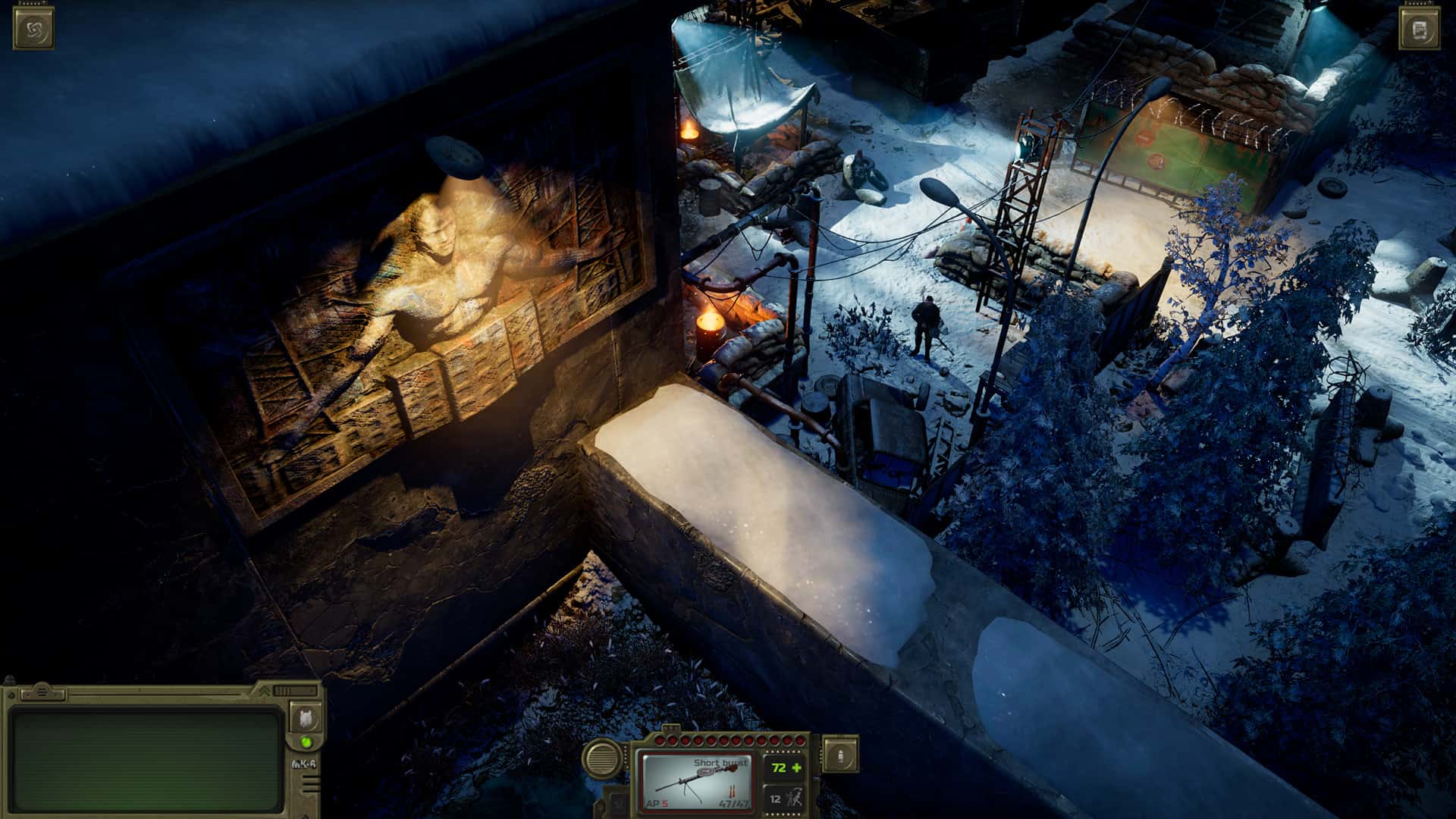Image resolution: width=1456 pixels, height=819 pixels.
Task: Toggle the last red action point pip
Action: [x=799, y=739]
